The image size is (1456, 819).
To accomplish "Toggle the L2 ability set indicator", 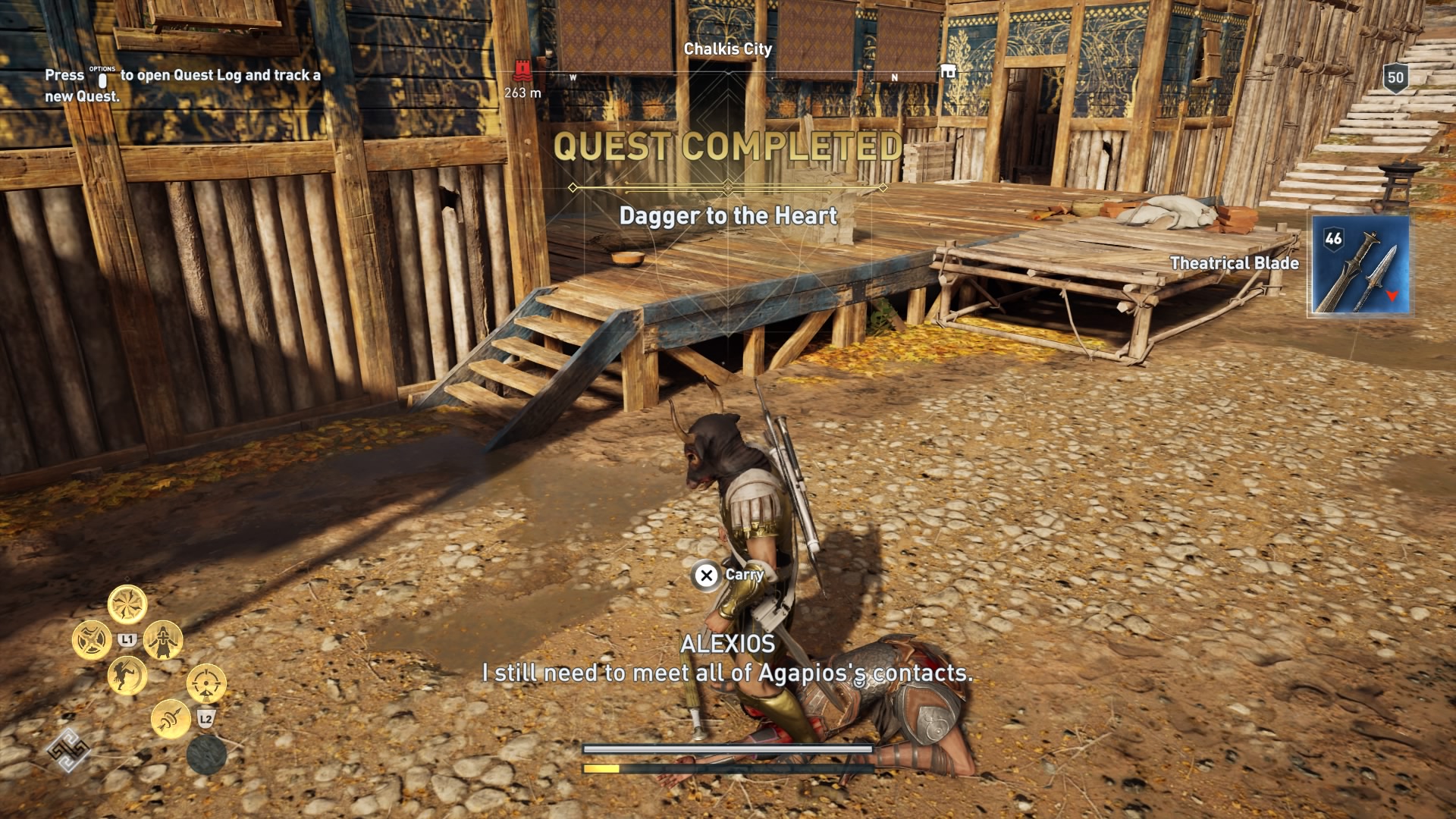I will (x=206, y=718).
